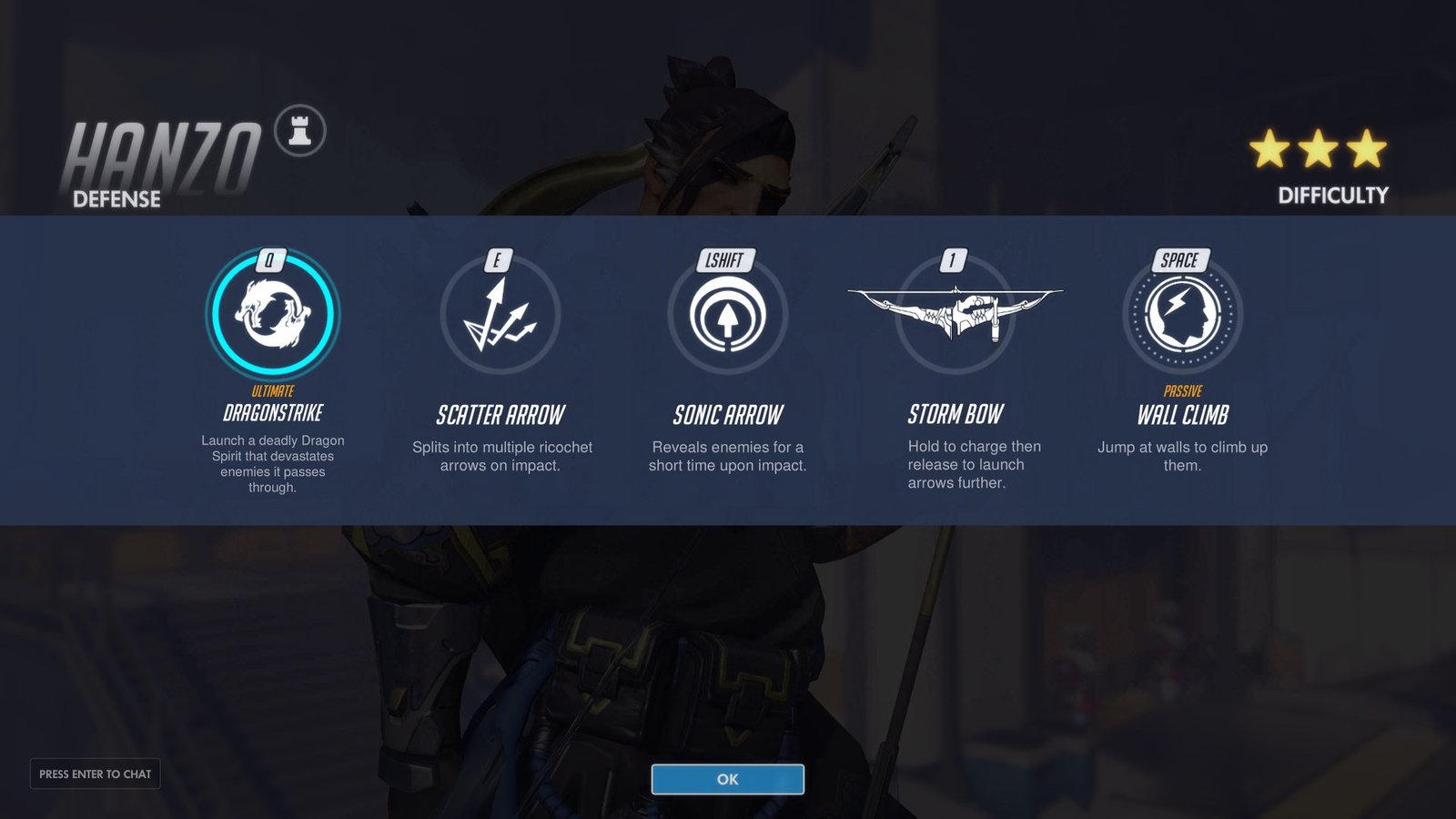This screenshot has height=819, width=1456.
Task: Choose the Scatter Arrow ability icon
Action: pos(500,316)
